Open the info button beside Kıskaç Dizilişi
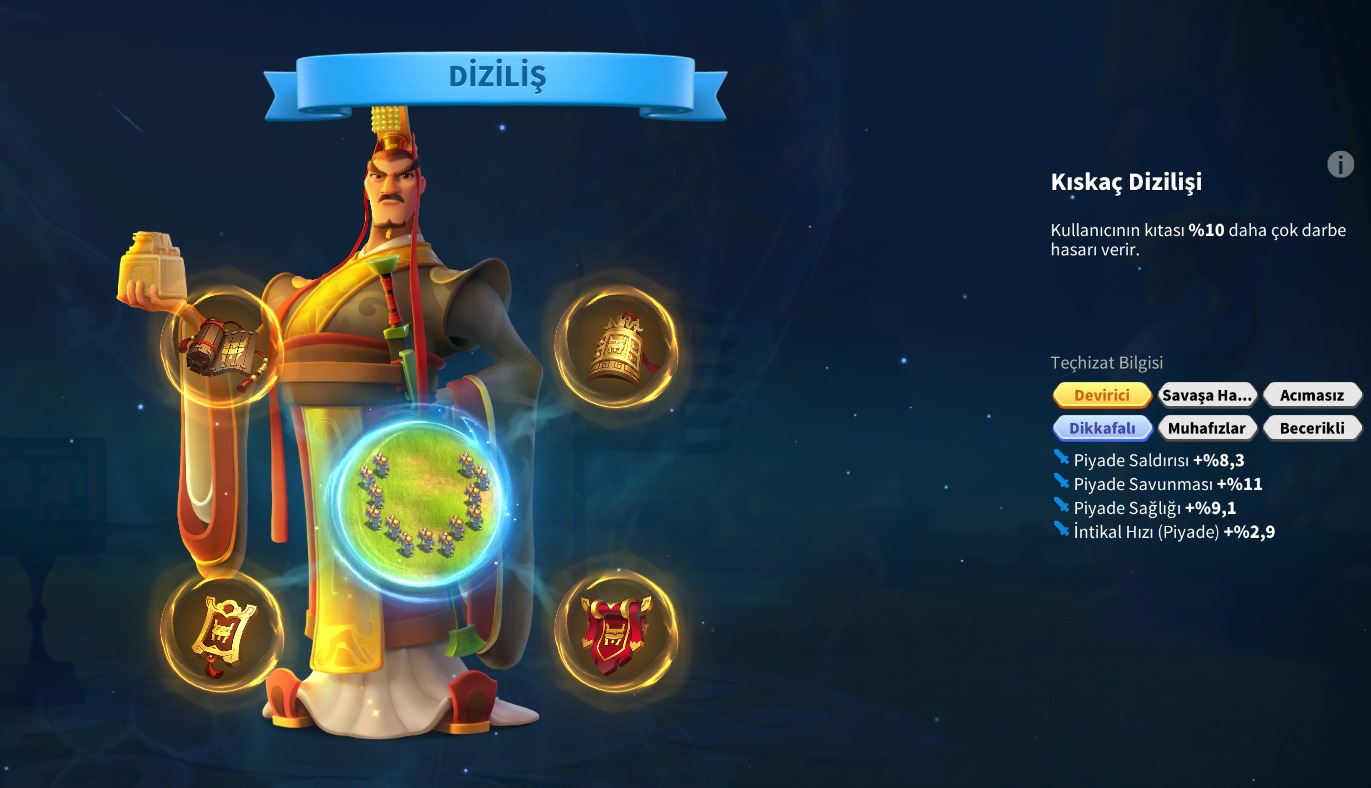The image size is (1371, 788). click(x=1340, y=164)
